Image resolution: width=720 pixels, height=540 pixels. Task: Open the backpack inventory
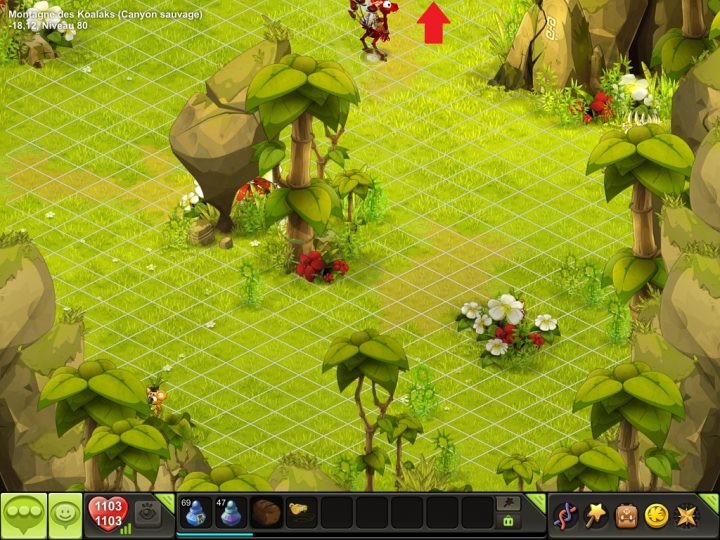pyautogui.click(x=626, y=515)
